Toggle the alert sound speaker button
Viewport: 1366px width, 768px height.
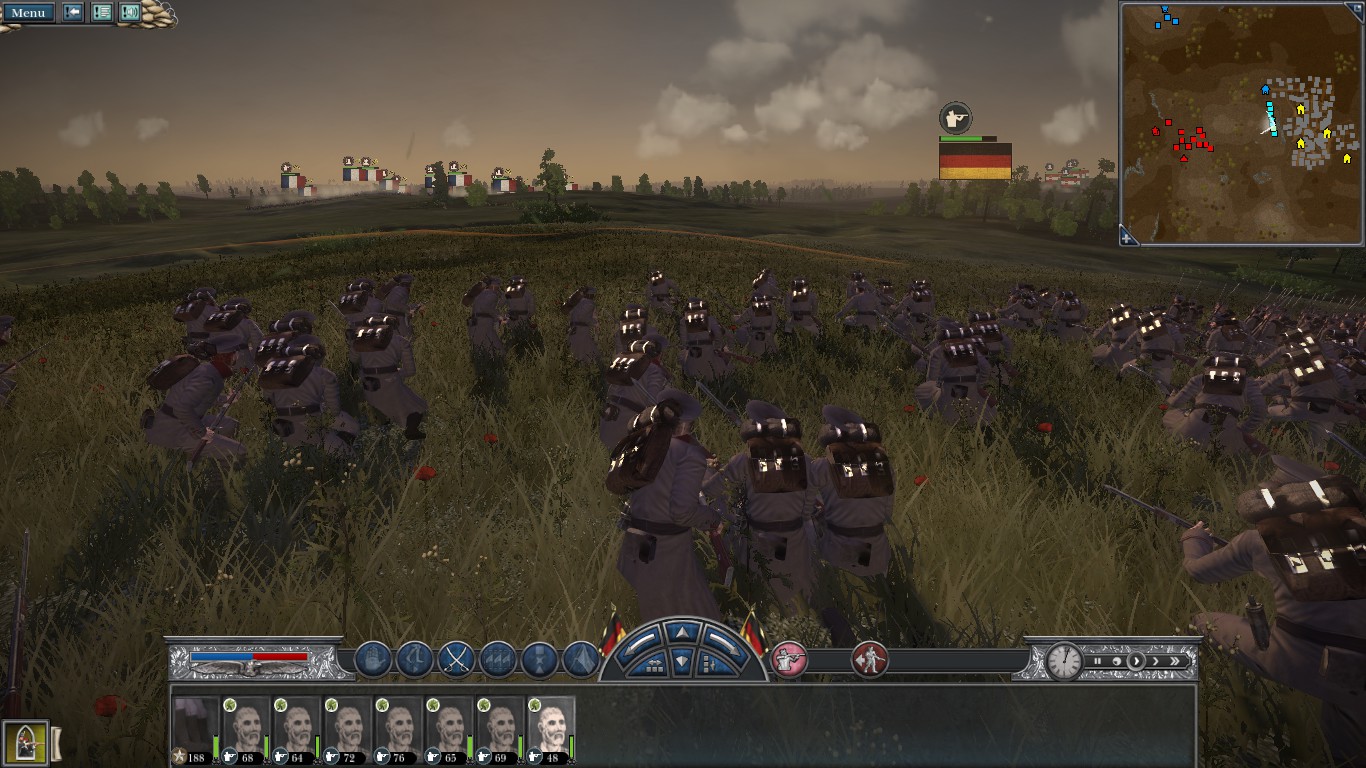coord(130,13)
